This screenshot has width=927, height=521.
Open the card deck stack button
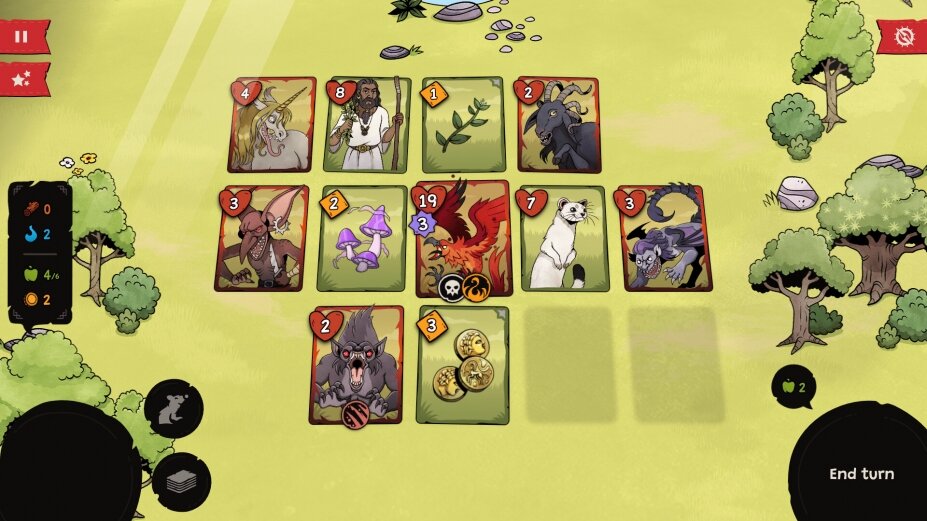[x=181, y=482]
